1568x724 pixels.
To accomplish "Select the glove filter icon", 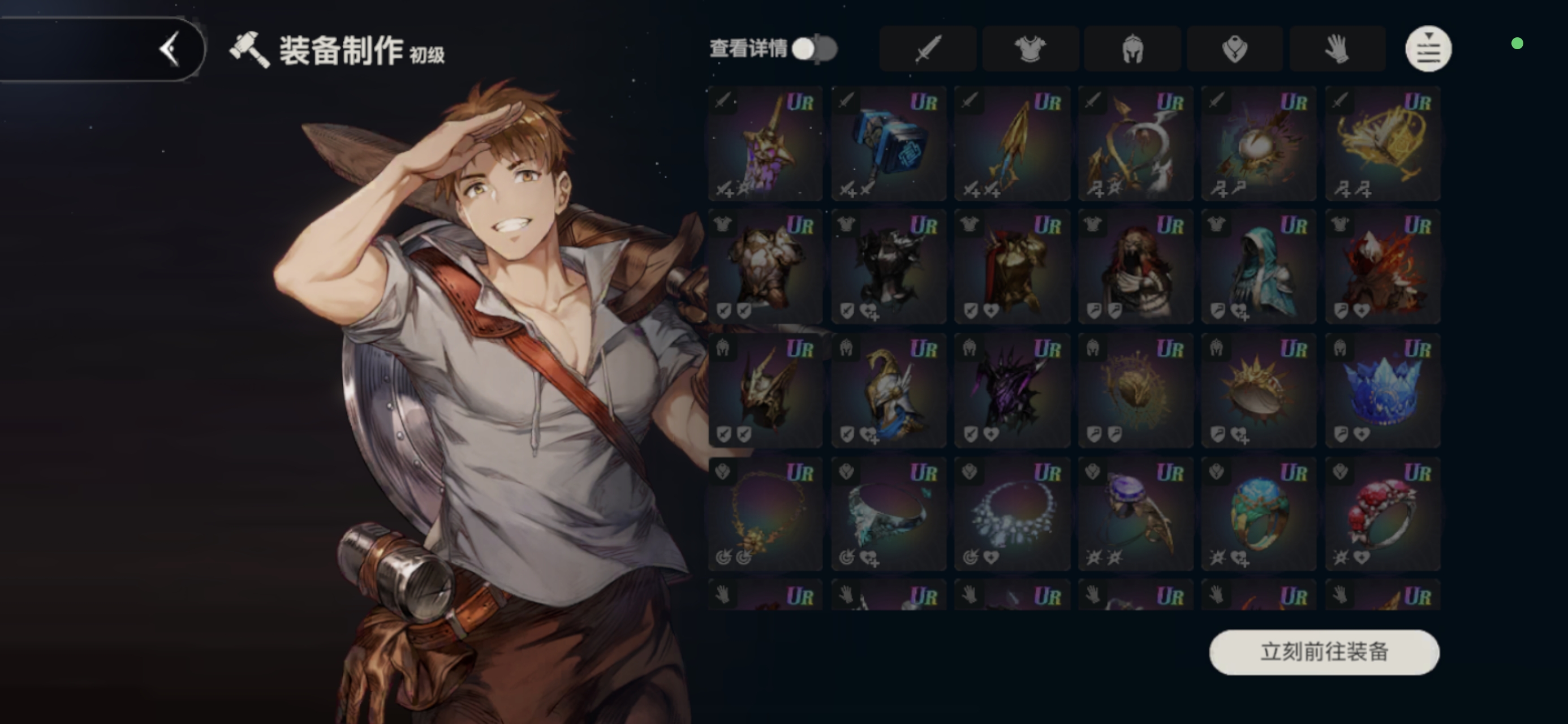I will point(1337,49).
